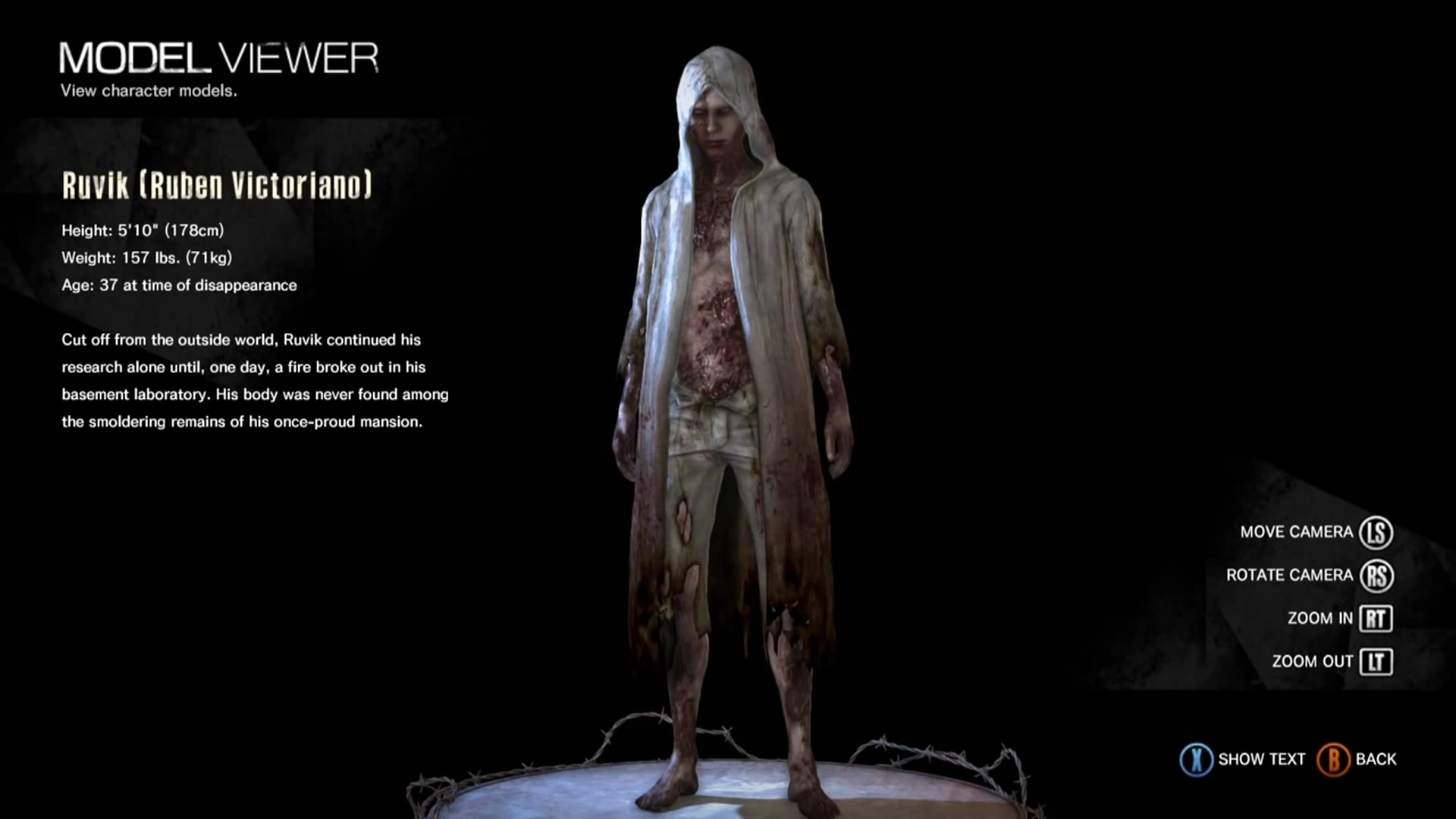
Task: Click the View character models subtitle
Action: (x=149, y=91)
